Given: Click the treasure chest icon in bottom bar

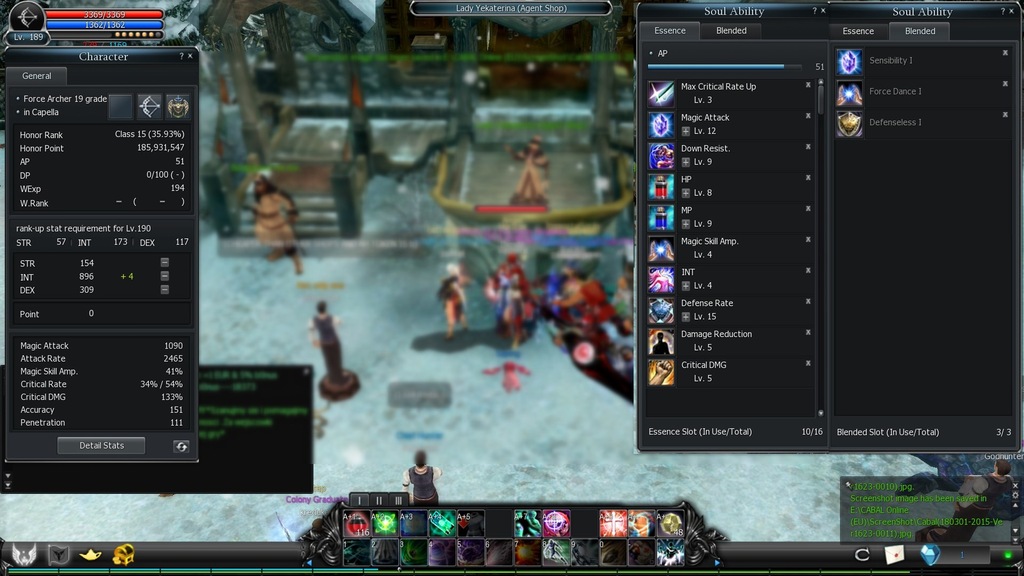Looking at the screenshot, I should [124, 554].
